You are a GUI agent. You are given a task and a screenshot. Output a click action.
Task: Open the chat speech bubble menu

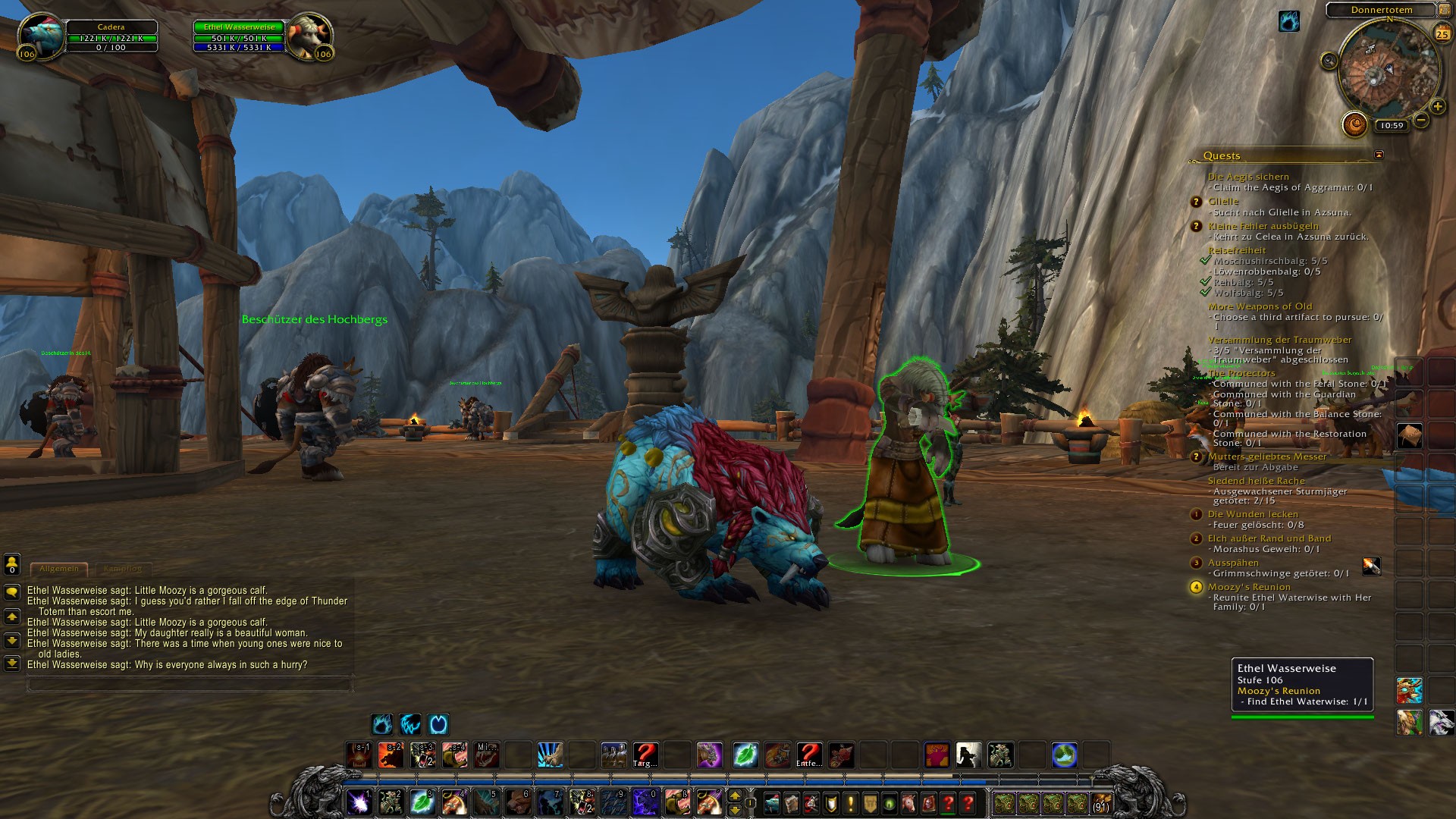[12, 592]
